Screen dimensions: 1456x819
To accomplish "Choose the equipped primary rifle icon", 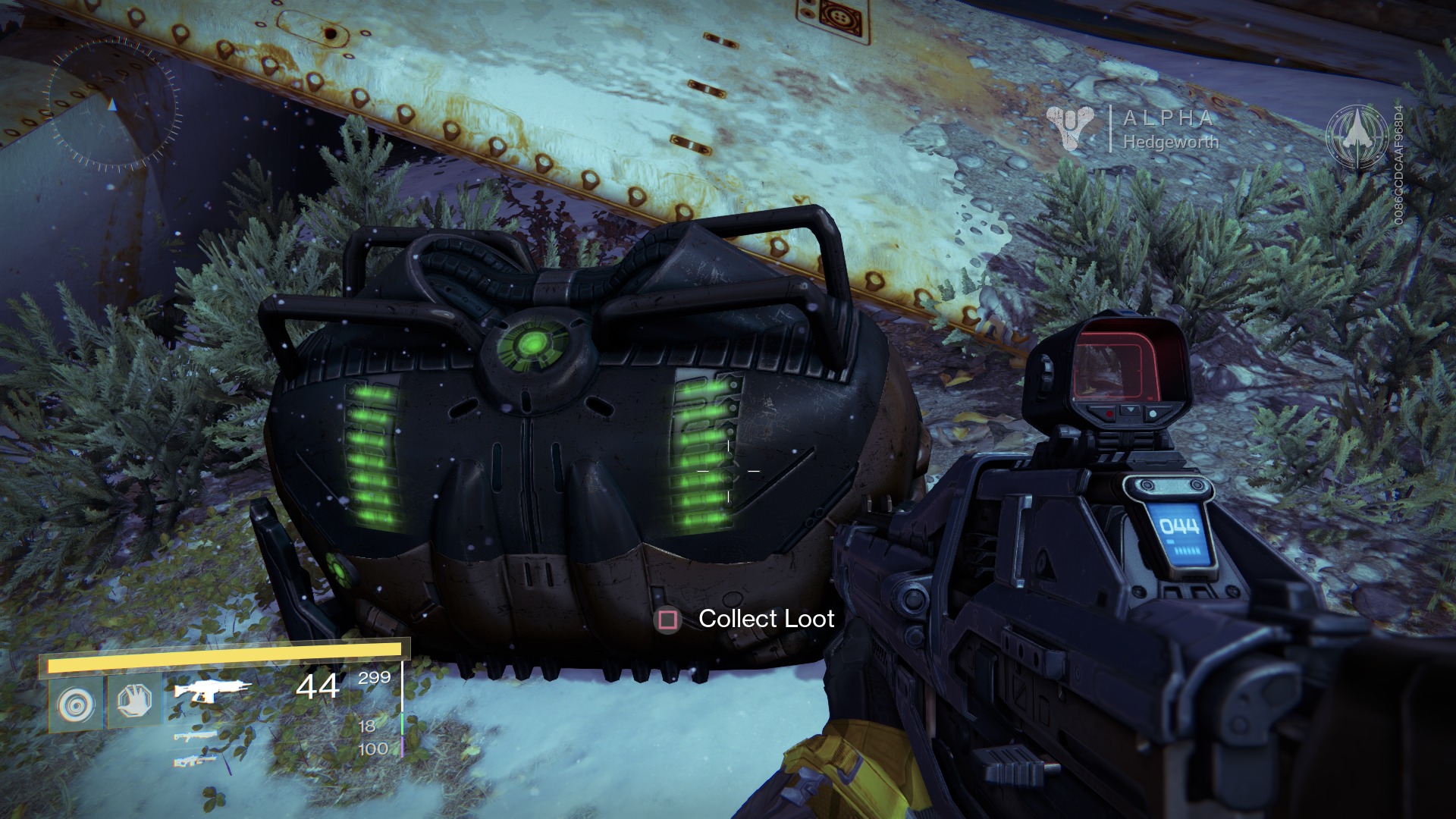I will click(x=210, y=689).
